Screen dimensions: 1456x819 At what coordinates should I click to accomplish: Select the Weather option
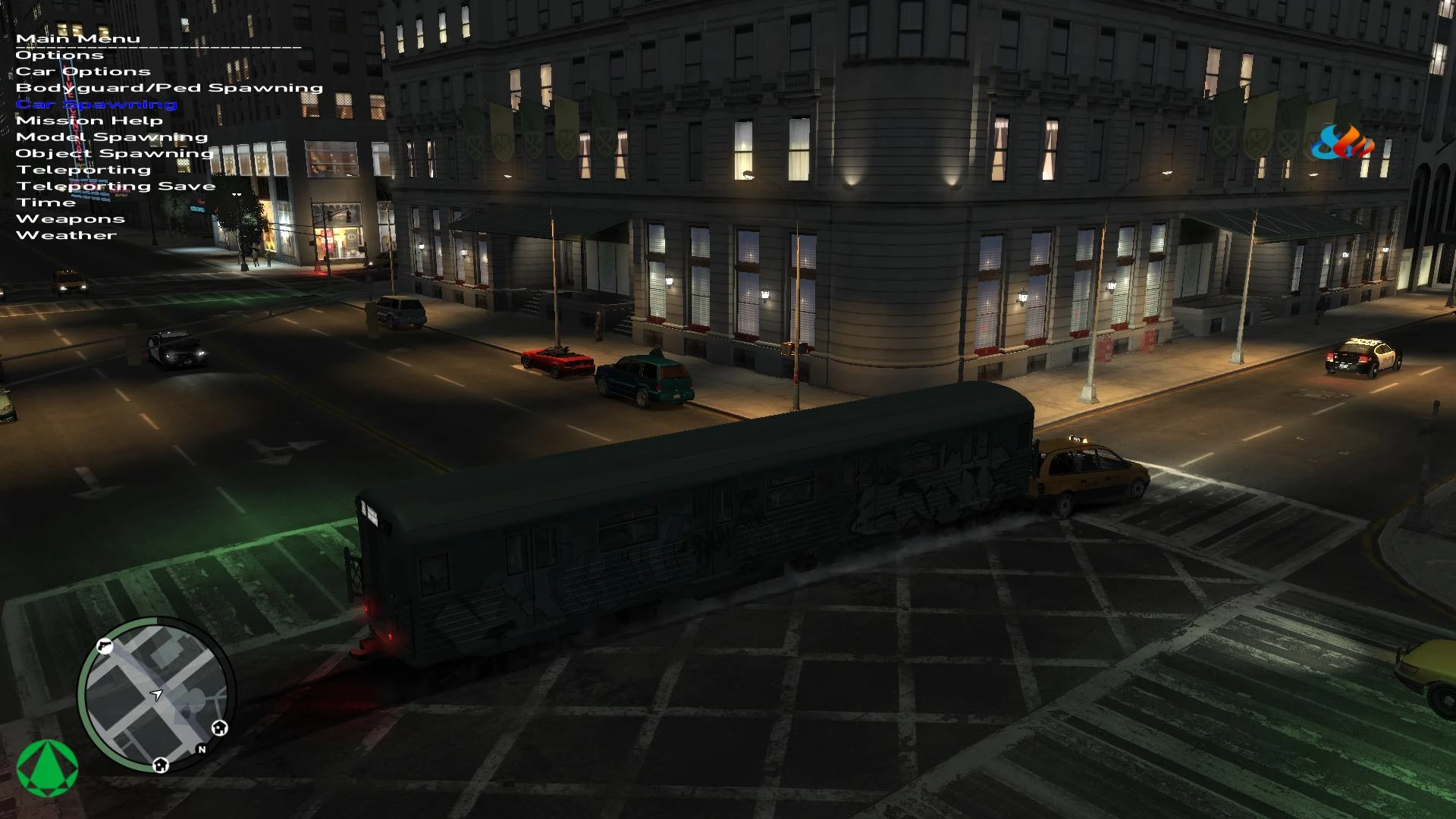pyautogui.click(x=67, y=234)
